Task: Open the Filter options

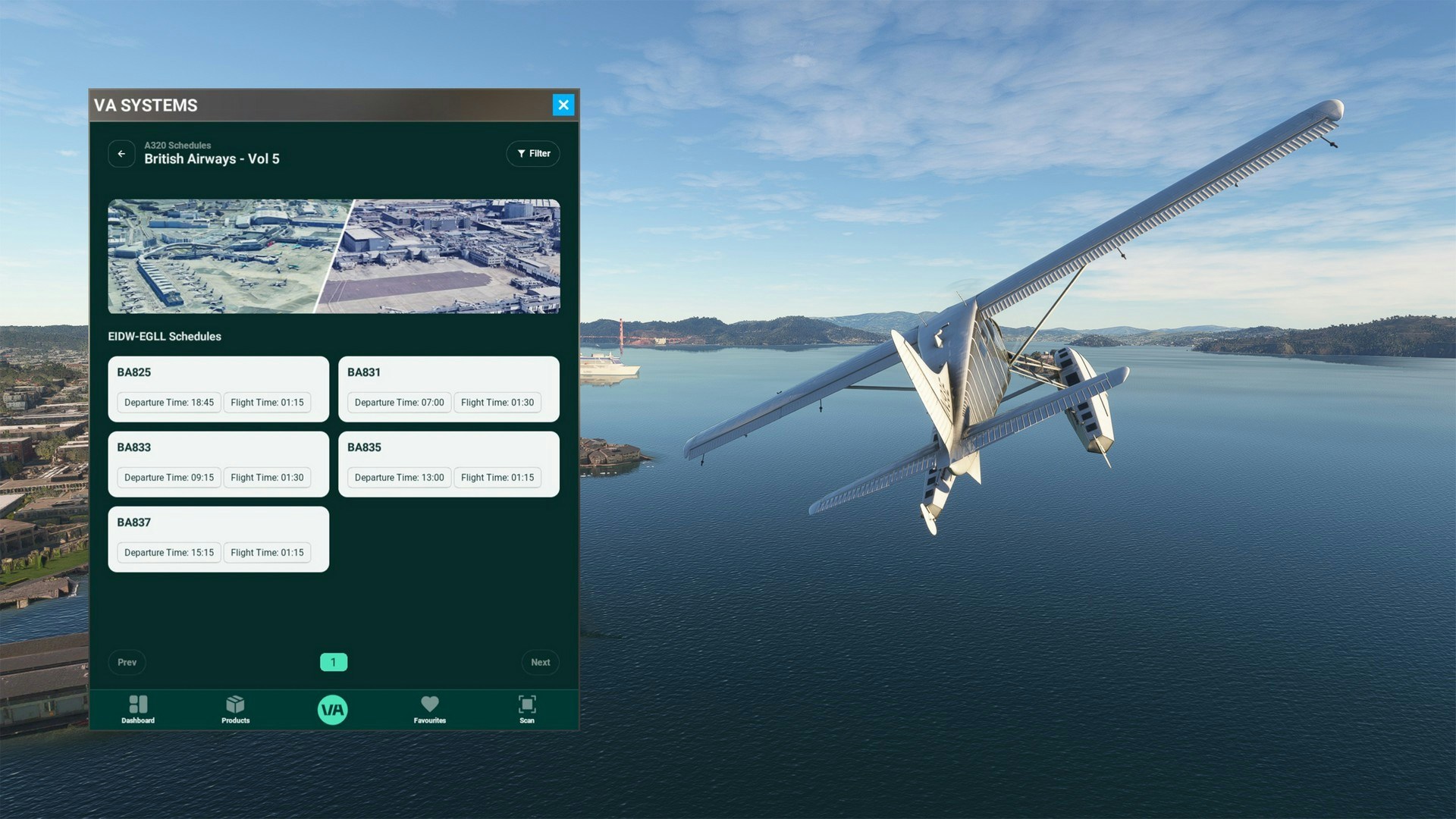Action: 533,154
